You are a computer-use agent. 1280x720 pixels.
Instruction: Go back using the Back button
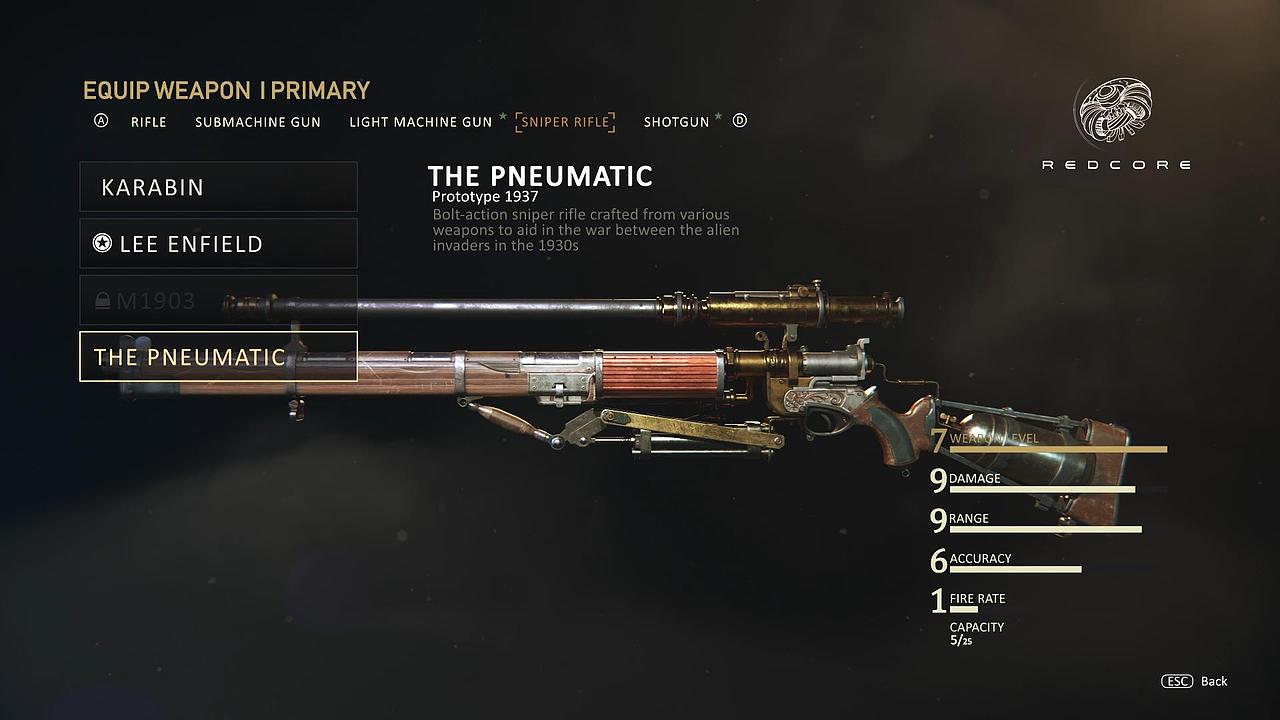coord(1195,681)
